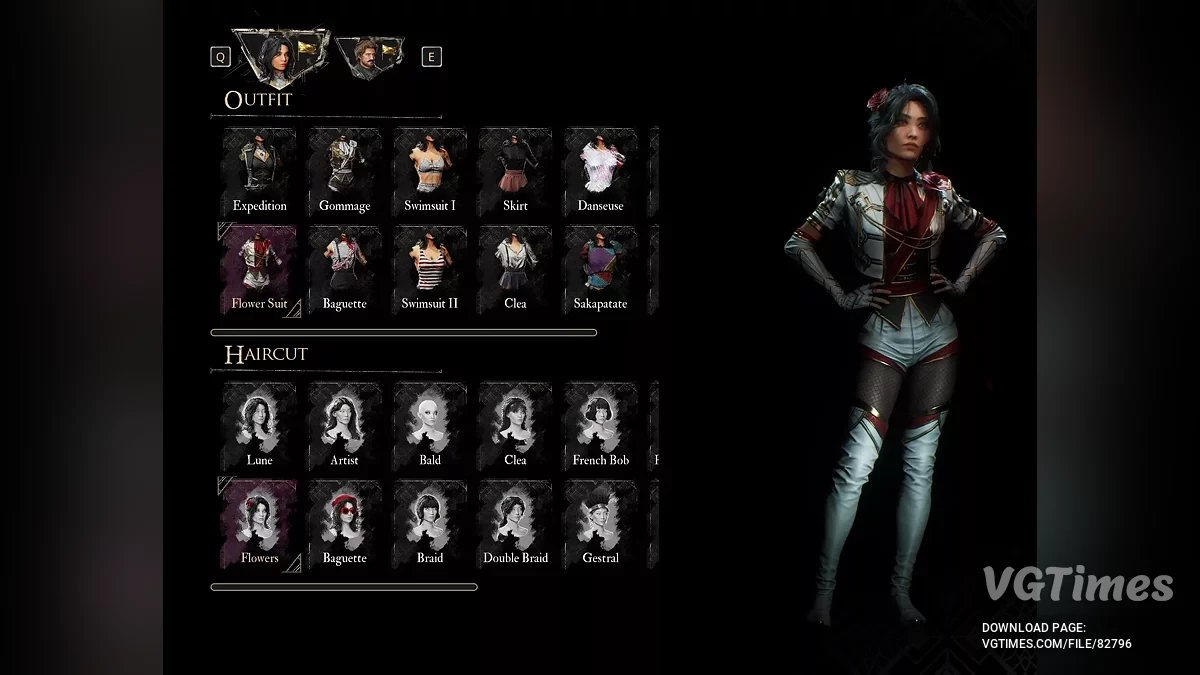Pick the Gestral haircut
Viewport: 1200px width, 675px height.
[600, 522]
